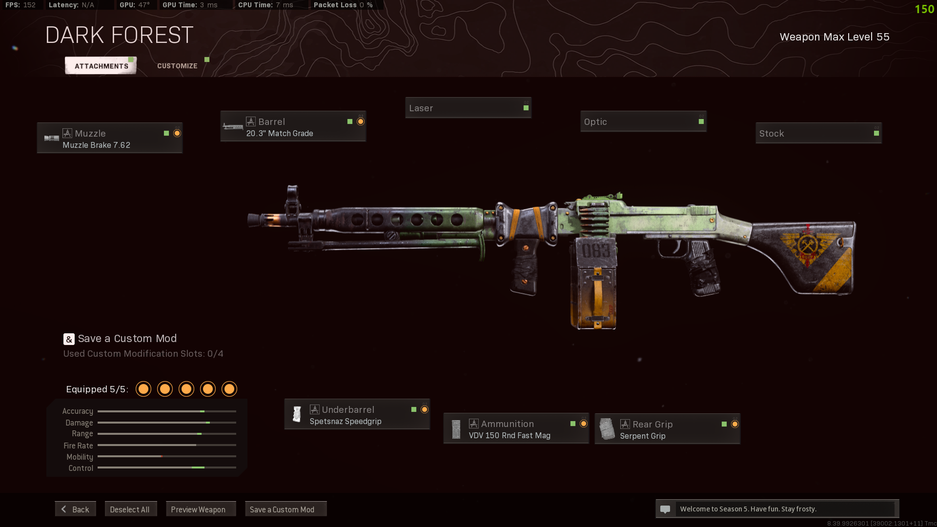937x527 pixels.
Task: Switch to the Attachments tab
Action: point(101,66)
